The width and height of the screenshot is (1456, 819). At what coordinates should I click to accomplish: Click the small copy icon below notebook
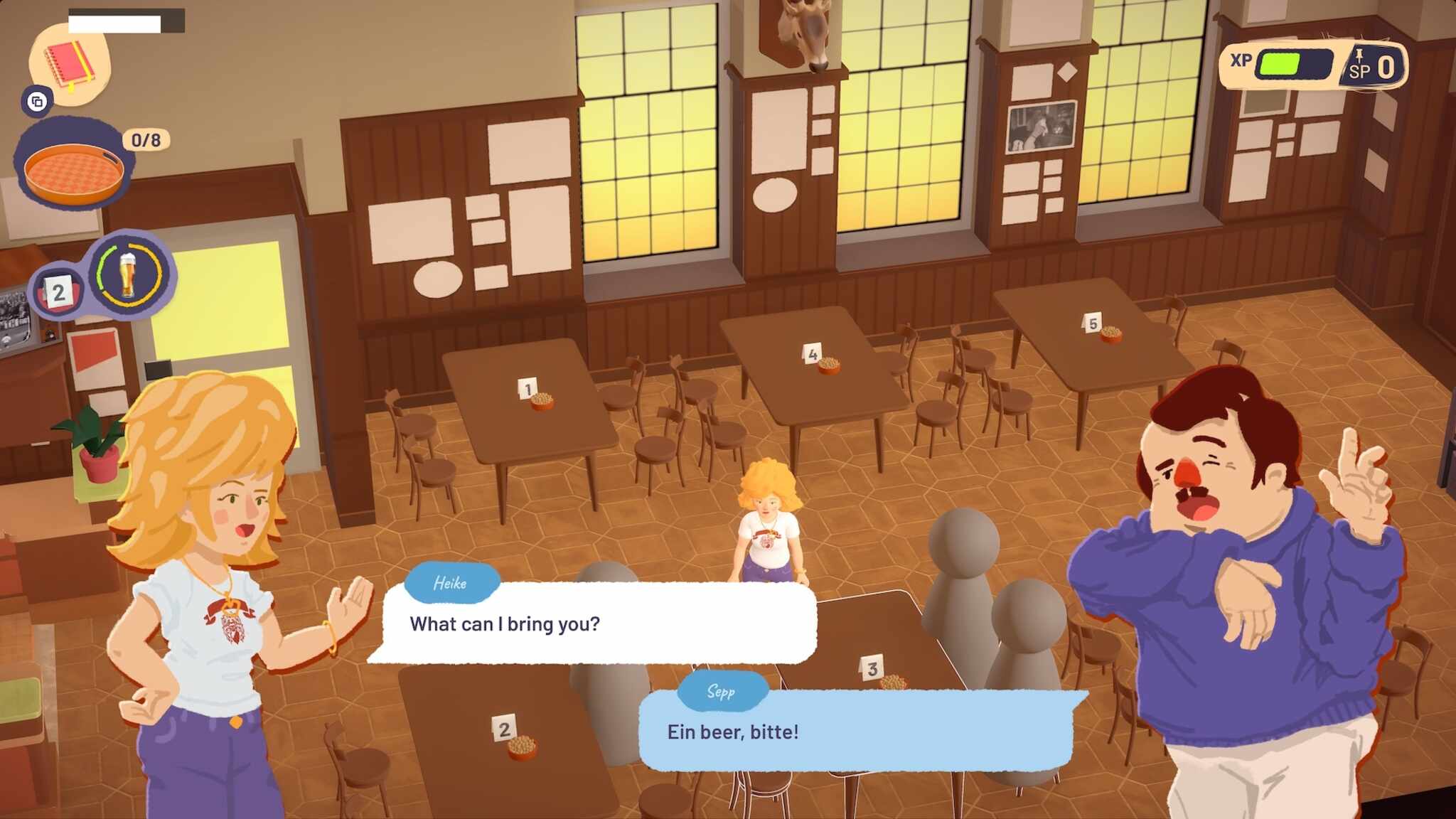[37, 102]
